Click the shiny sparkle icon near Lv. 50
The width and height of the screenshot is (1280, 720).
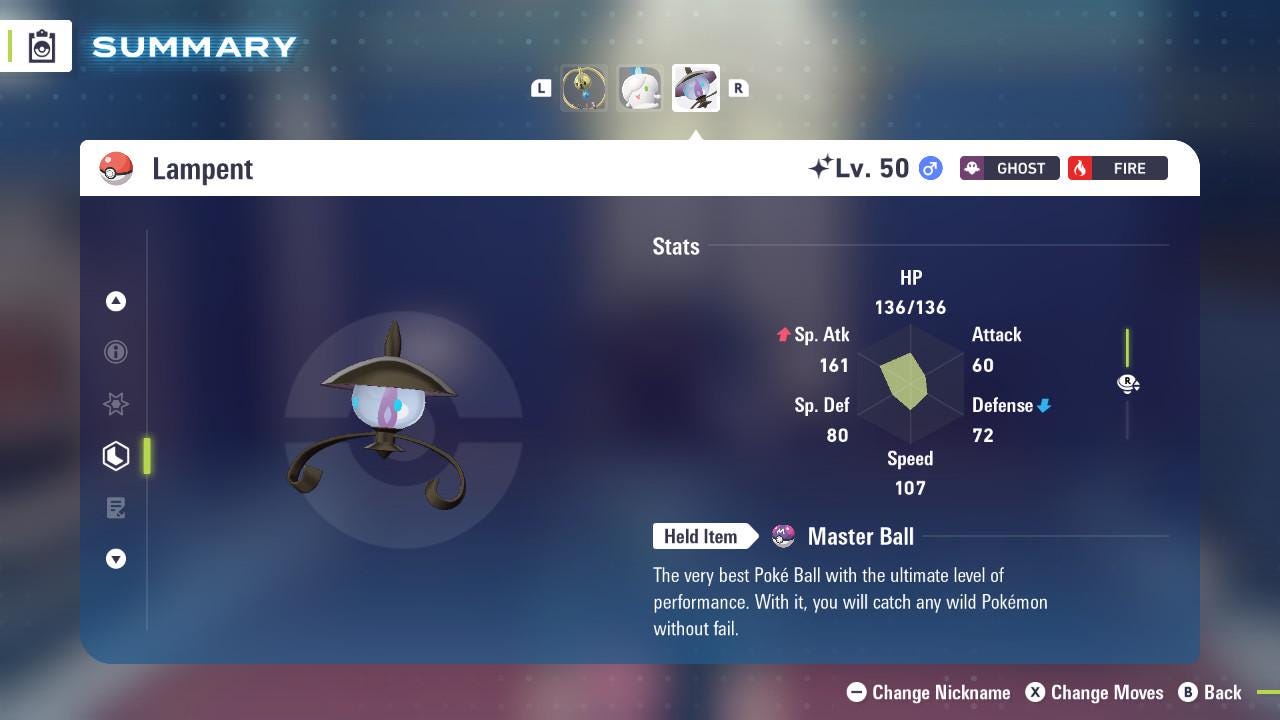coord(820,166)
